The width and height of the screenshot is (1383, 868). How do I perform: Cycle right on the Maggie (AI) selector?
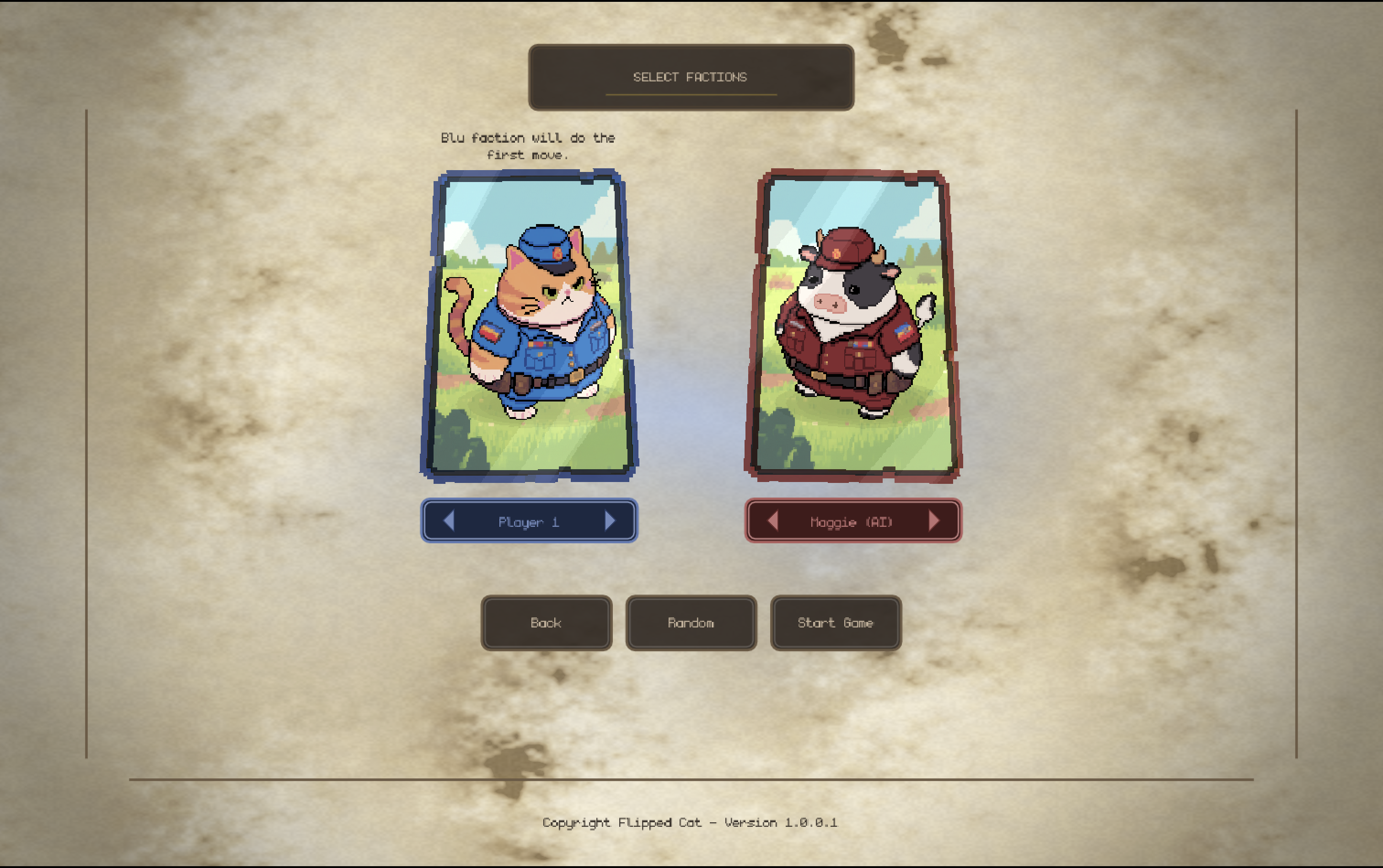[935, 521]
